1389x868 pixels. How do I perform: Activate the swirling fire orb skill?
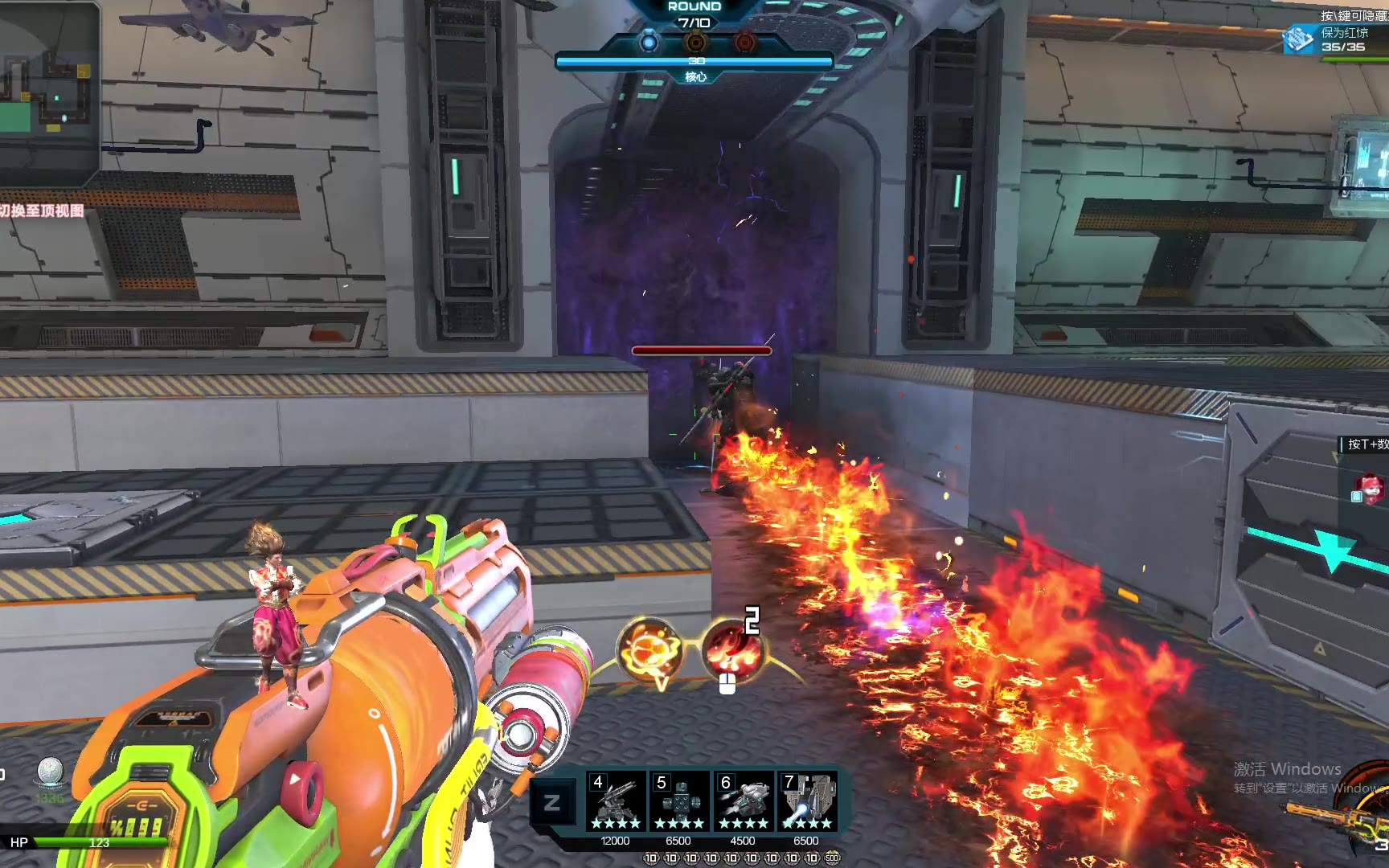pyautogui.click(x=649, y=649)
